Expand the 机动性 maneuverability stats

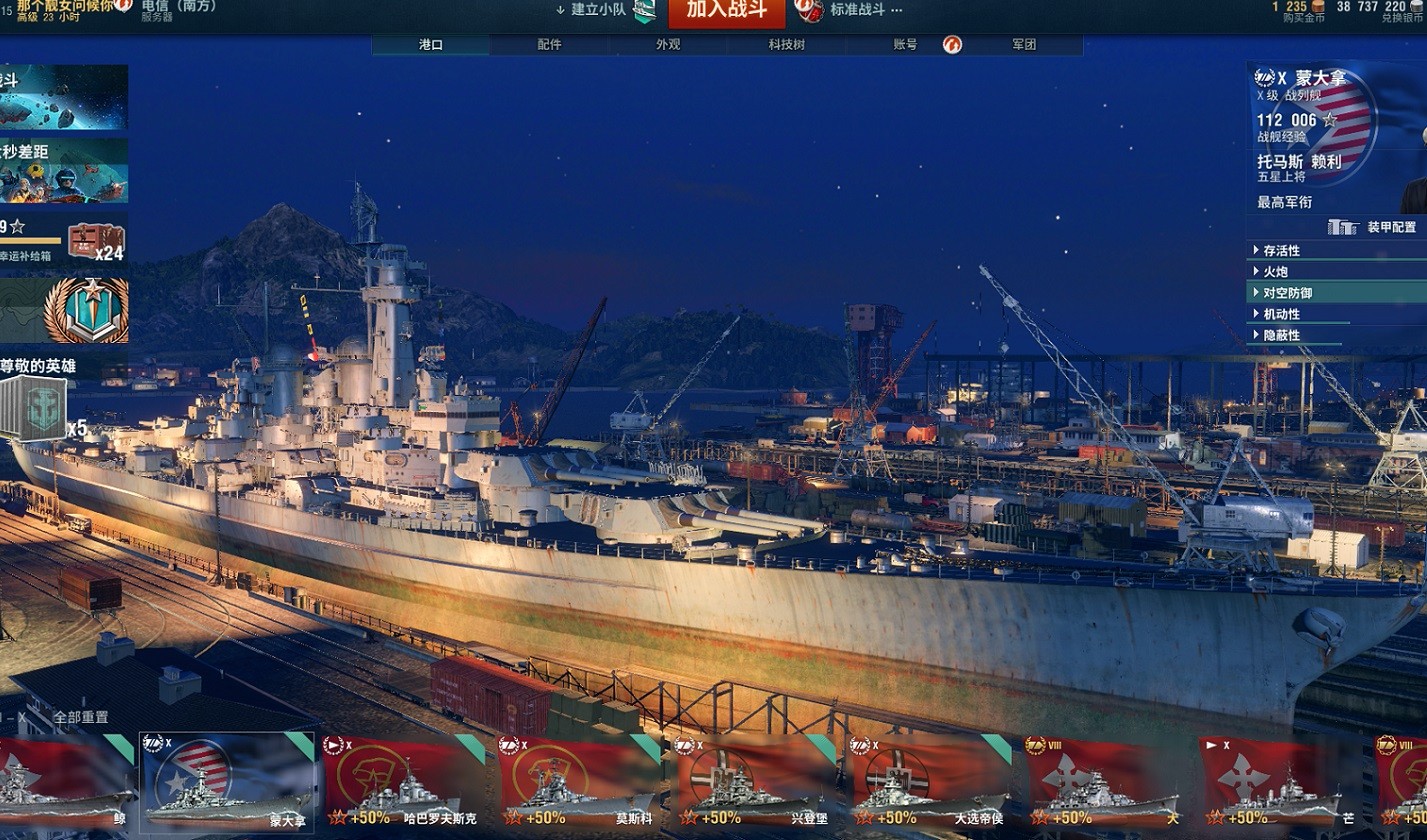coord(1281,314)
